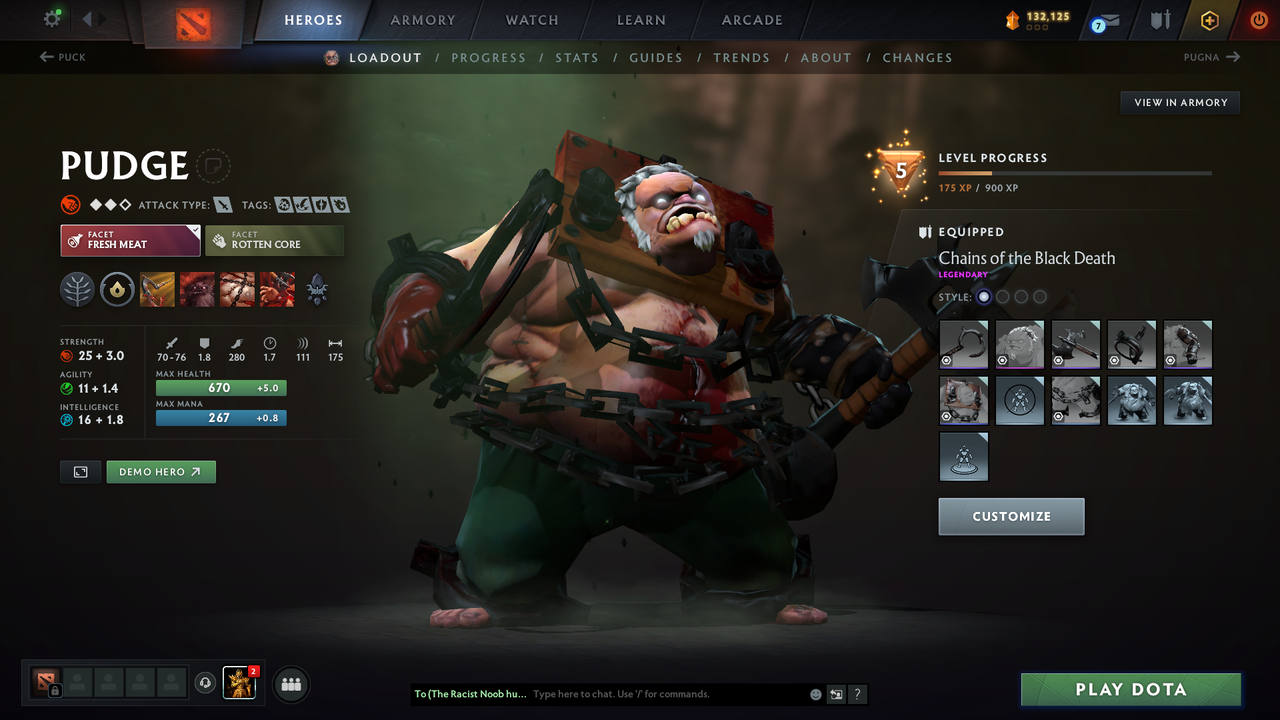Open the ARCADE menu item
The width and height of the screenshot is (1280, 720).
(751, 19)
